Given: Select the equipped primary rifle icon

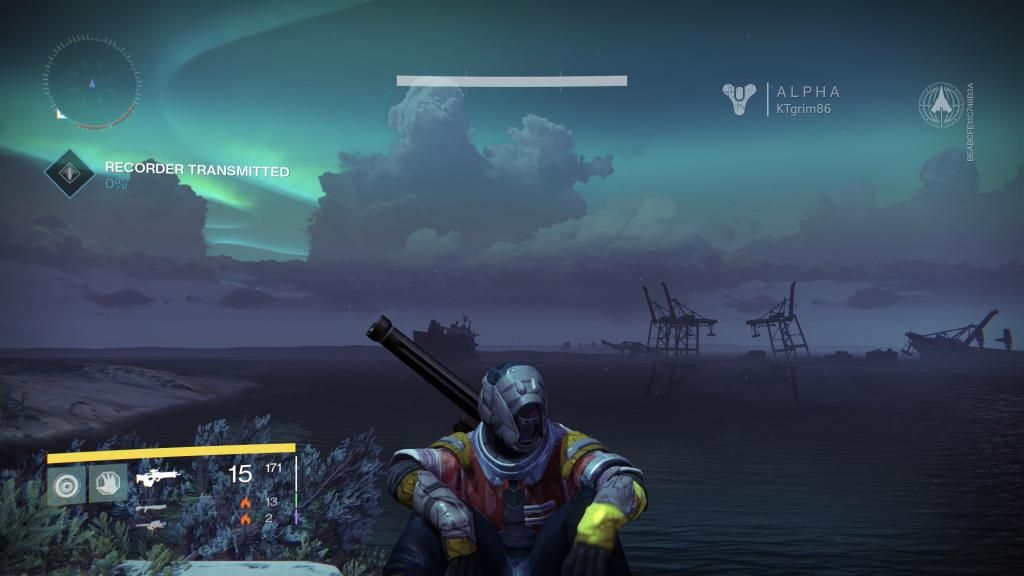Looking at the screenshot, I should (x=157, y=475).
